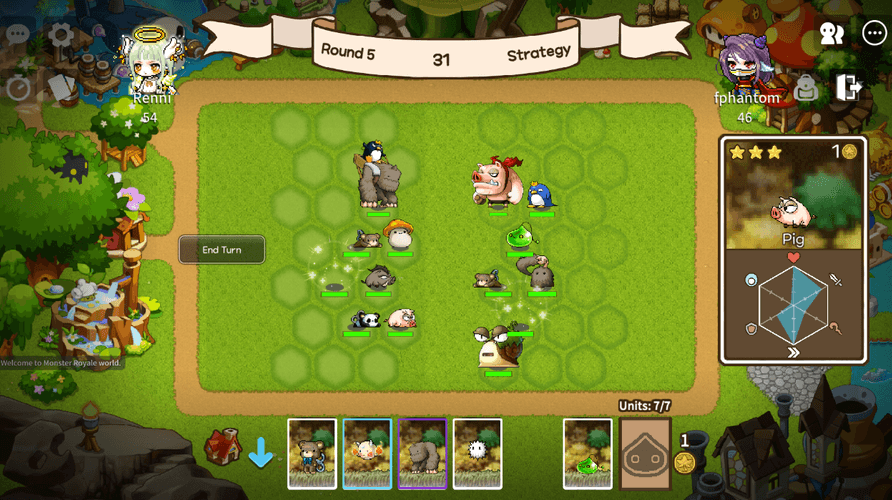Viewport: 892px width, 500px height.
Task: End the current turn
Action: coord(222,249)
